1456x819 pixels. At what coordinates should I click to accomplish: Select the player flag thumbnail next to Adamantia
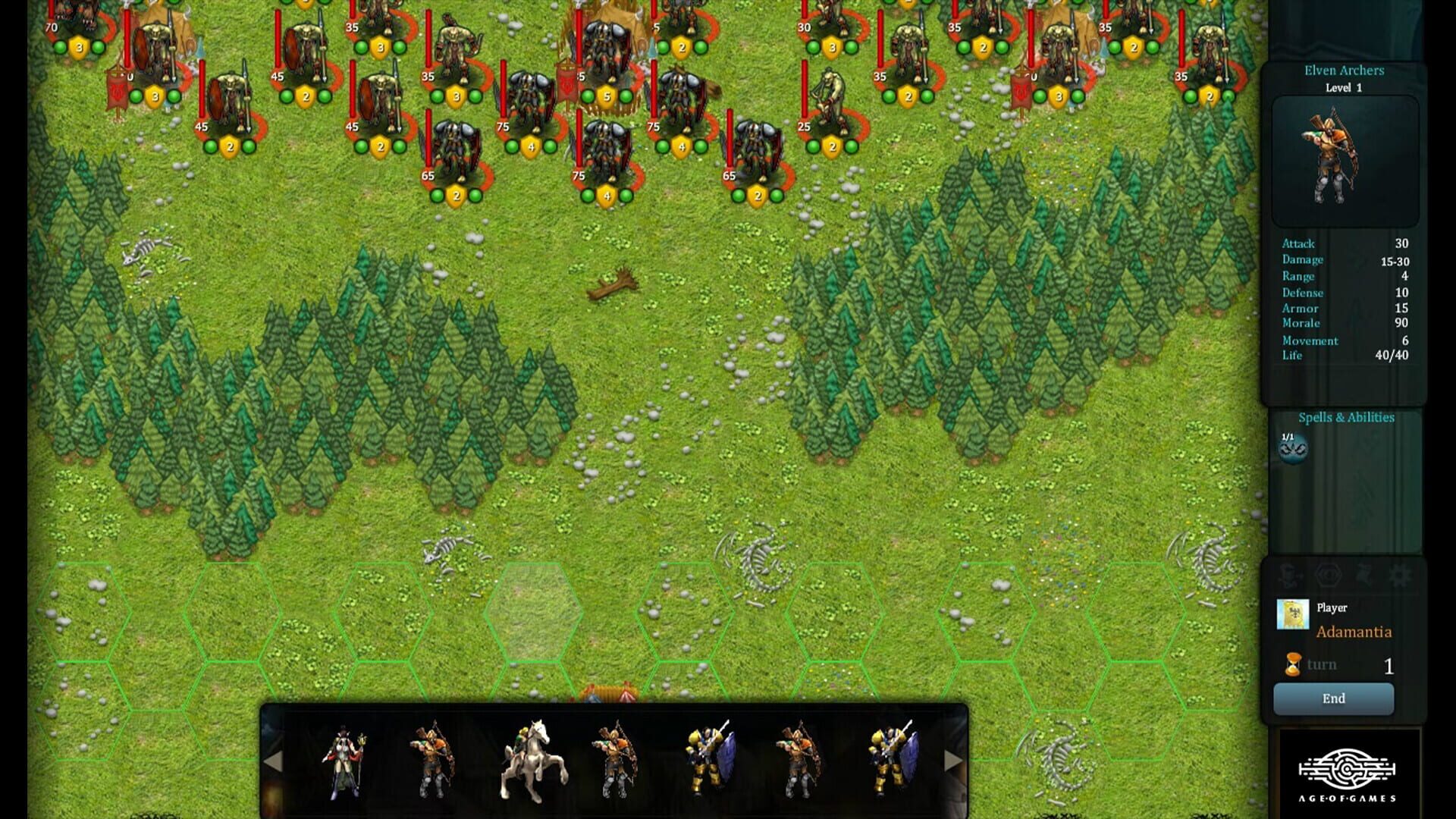click(1294, 614)
